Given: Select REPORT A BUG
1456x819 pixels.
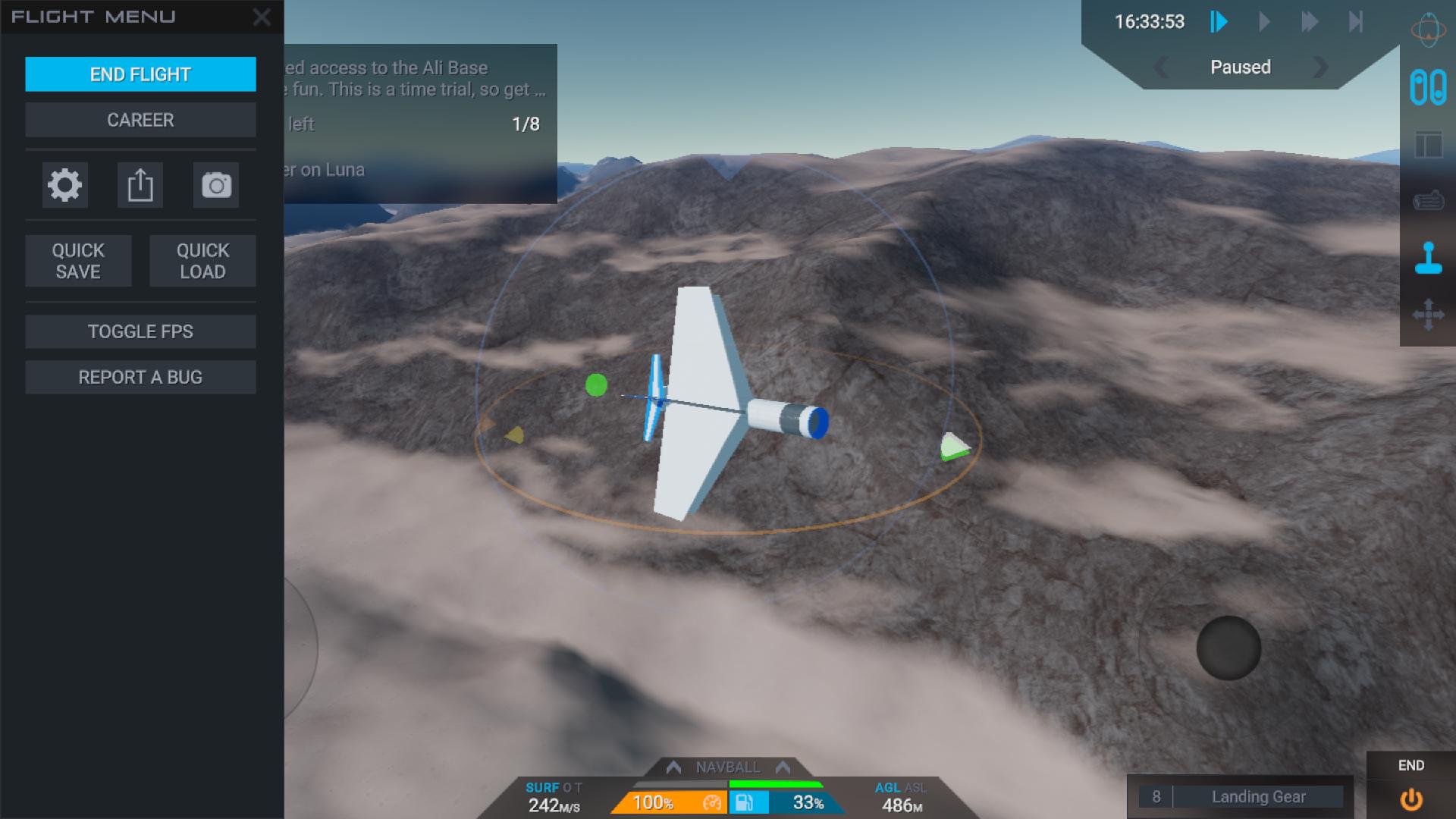Looking at the screenshot, I should click(x=140, y=377).
